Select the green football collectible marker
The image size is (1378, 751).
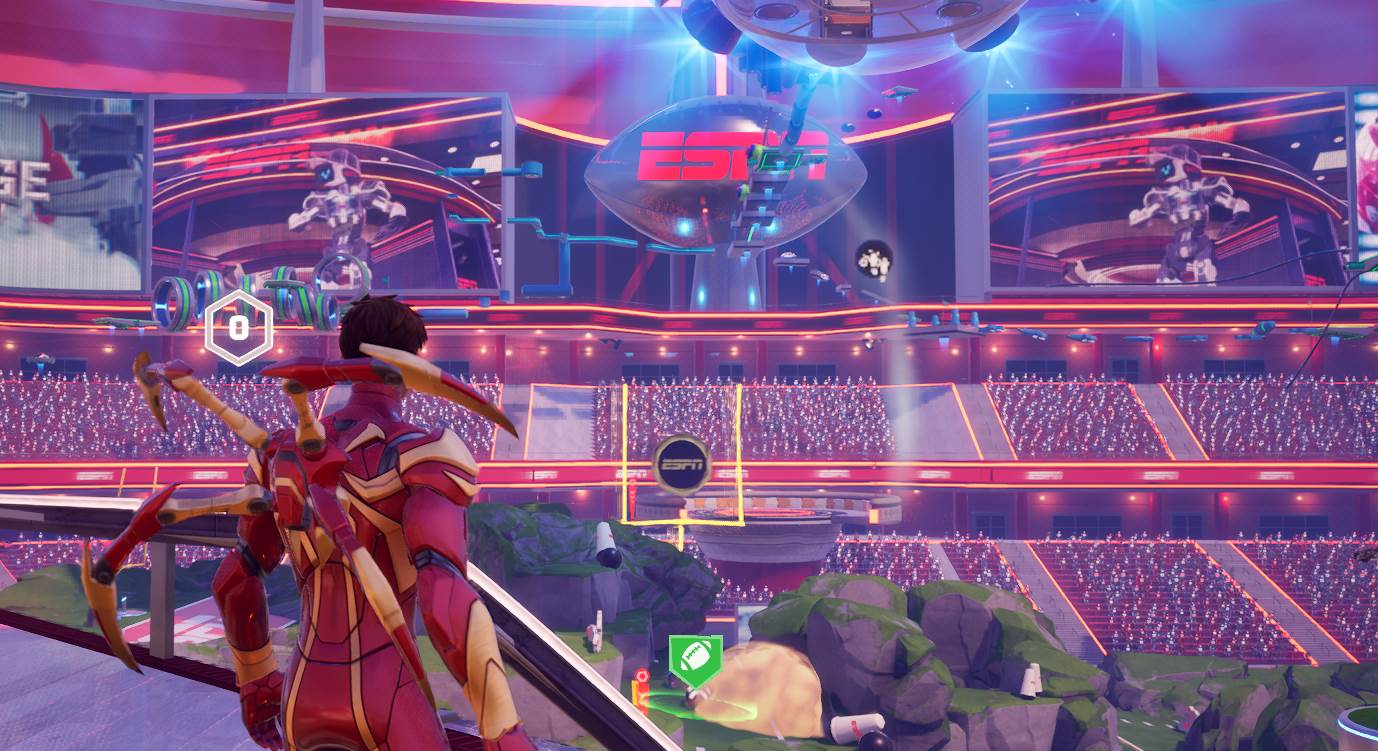pyautogui.click(x=696, y=657)
